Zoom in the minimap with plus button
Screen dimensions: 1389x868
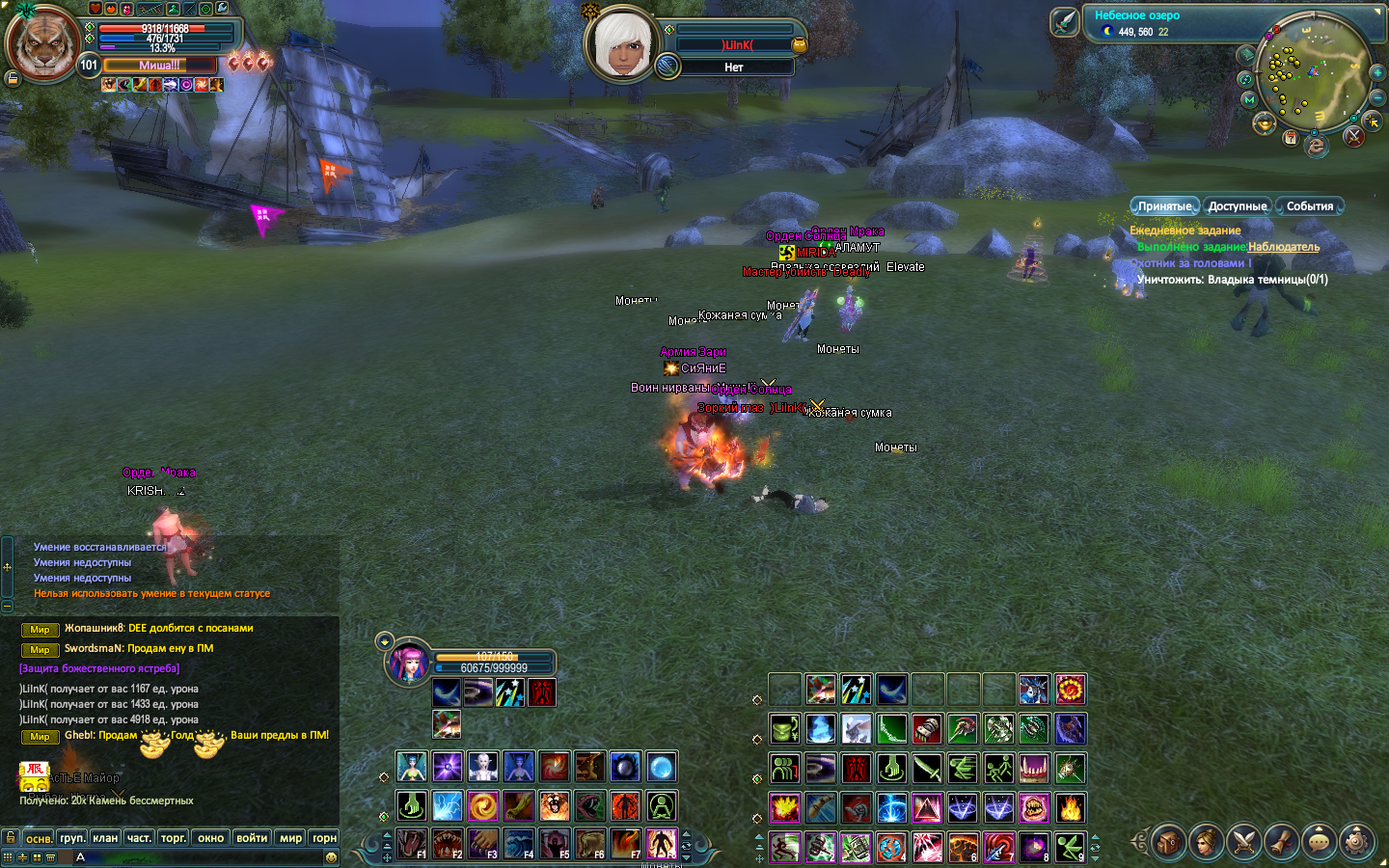tap(1377, 73)
